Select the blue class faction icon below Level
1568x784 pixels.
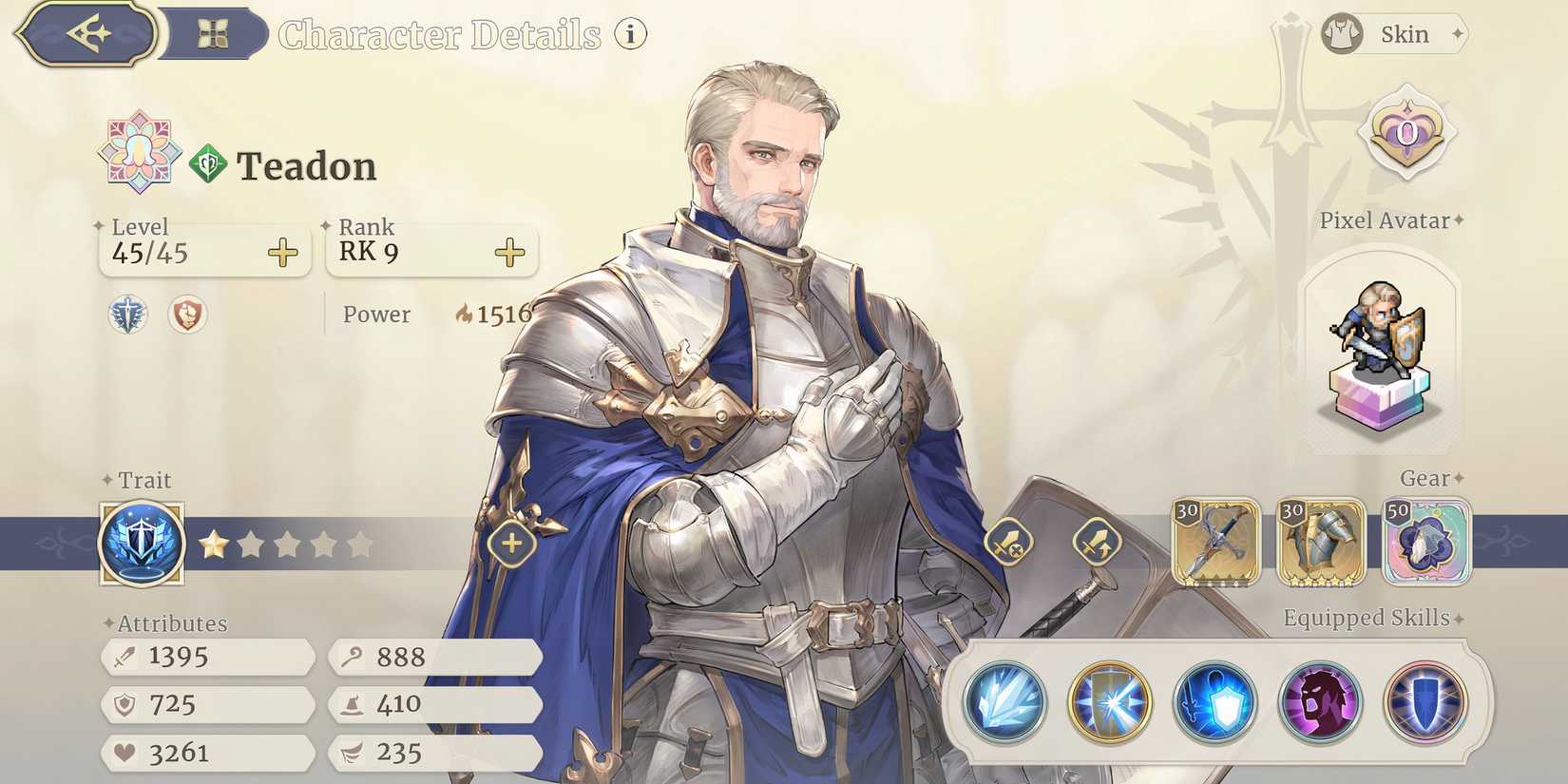click(126, 316)
